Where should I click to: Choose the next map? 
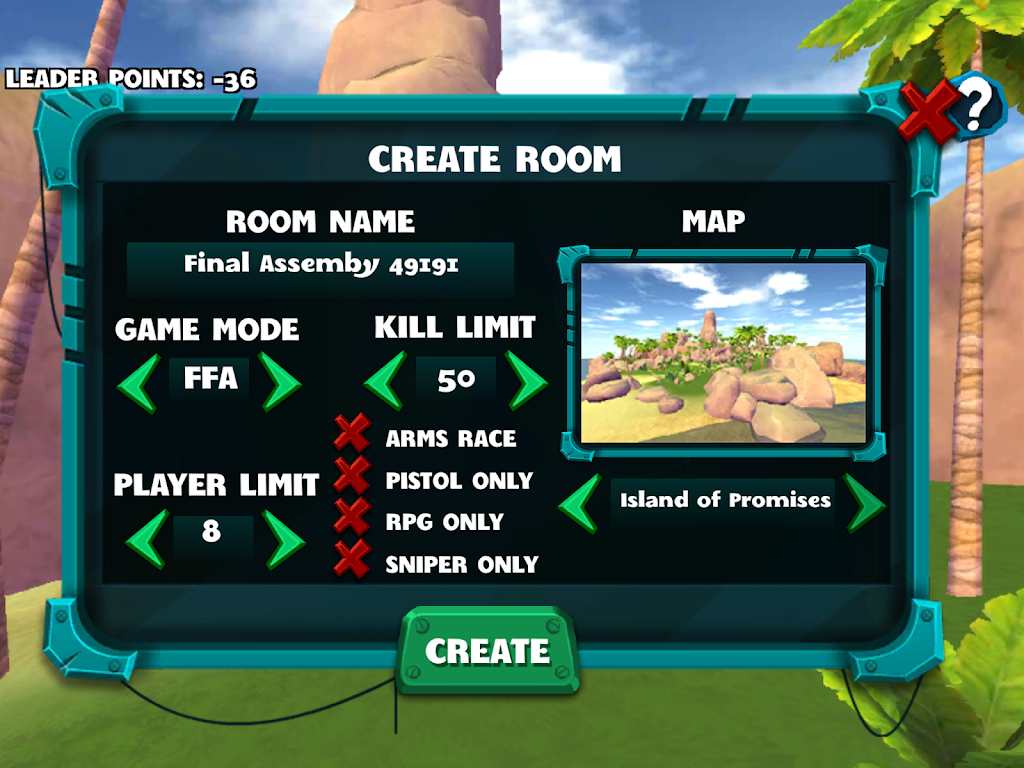[864, 503]
